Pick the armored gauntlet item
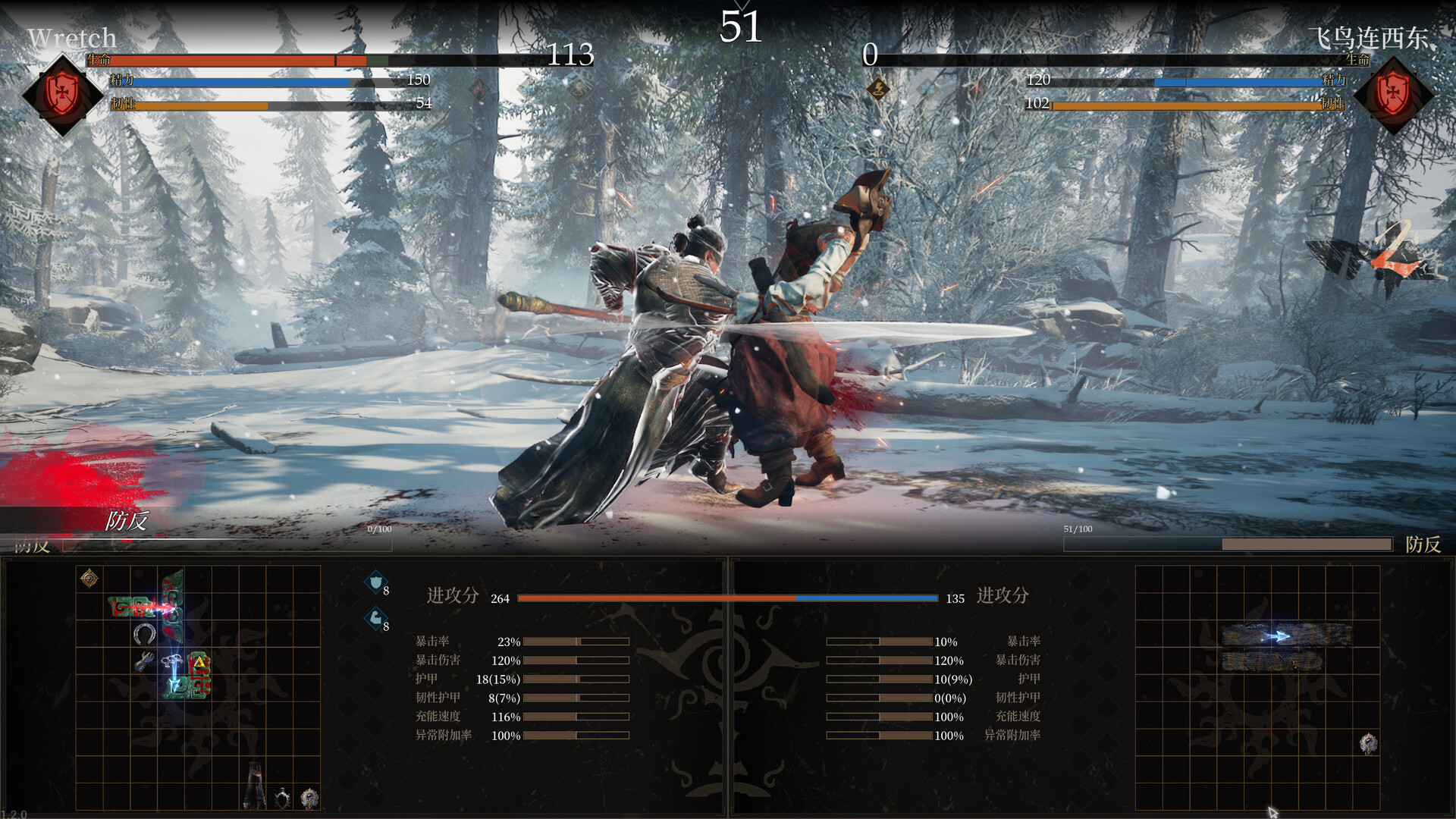 click(x=144, y=662)
